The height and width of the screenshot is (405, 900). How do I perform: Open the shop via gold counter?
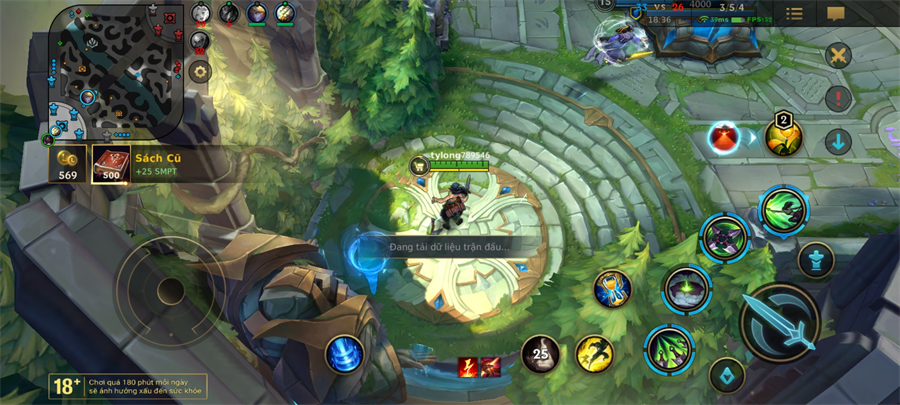tap(68, 165)
